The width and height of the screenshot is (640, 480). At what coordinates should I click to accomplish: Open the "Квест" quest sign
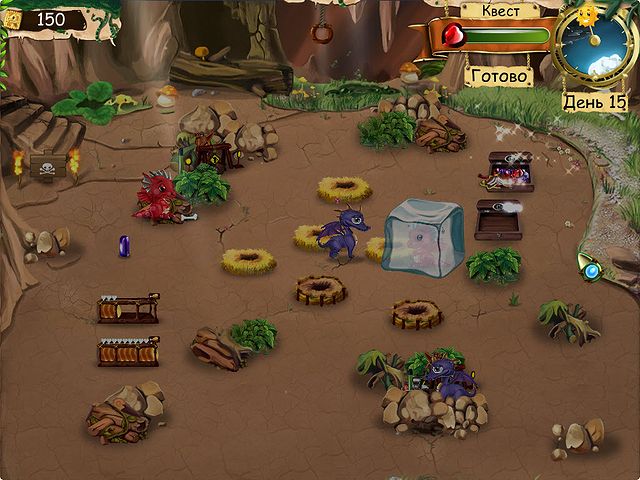(x=499, y=11)
